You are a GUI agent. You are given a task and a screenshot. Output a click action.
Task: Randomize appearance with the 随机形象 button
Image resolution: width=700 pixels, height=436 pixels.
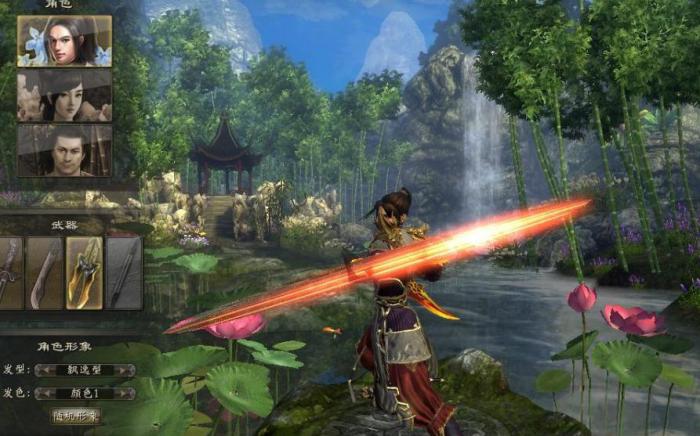tap(76, 415)
